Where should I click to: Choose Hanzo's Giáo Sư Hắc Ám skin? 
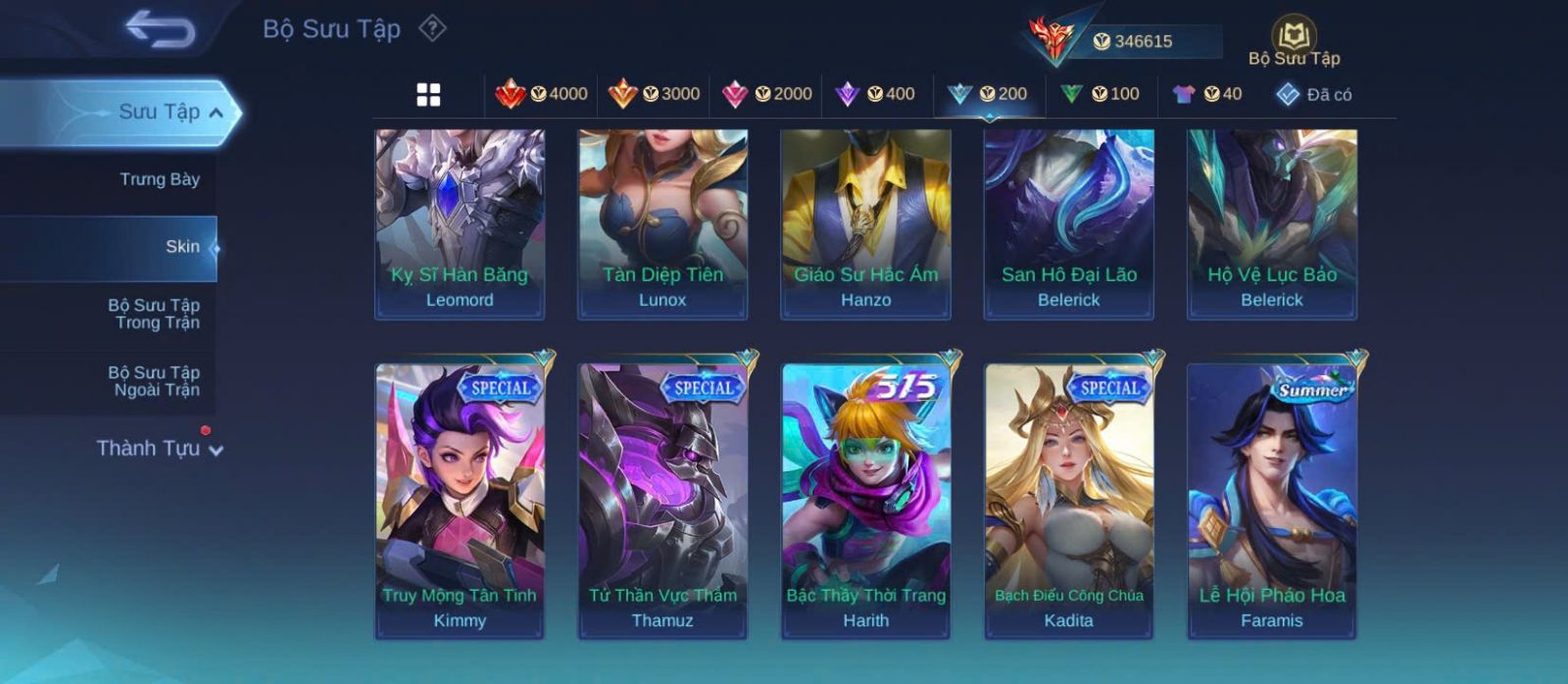pyautogui.click(x=865, y=223)
